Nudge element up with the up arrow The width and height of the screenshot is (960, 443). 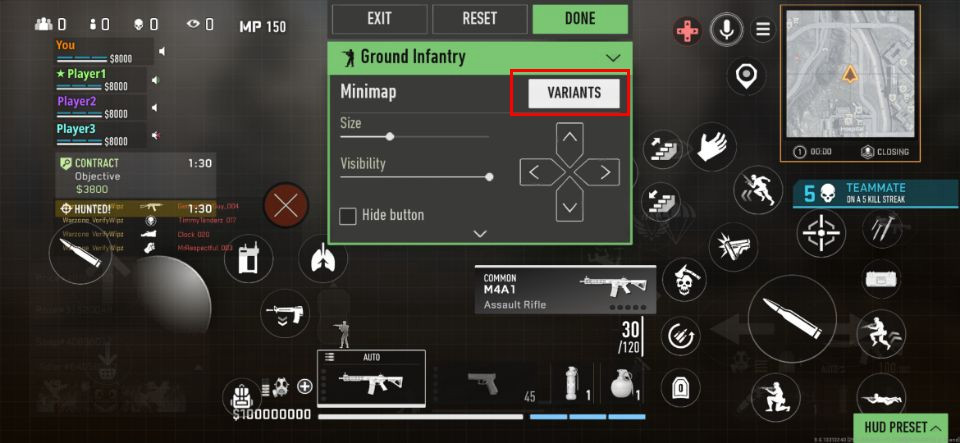tap(569, 138)
